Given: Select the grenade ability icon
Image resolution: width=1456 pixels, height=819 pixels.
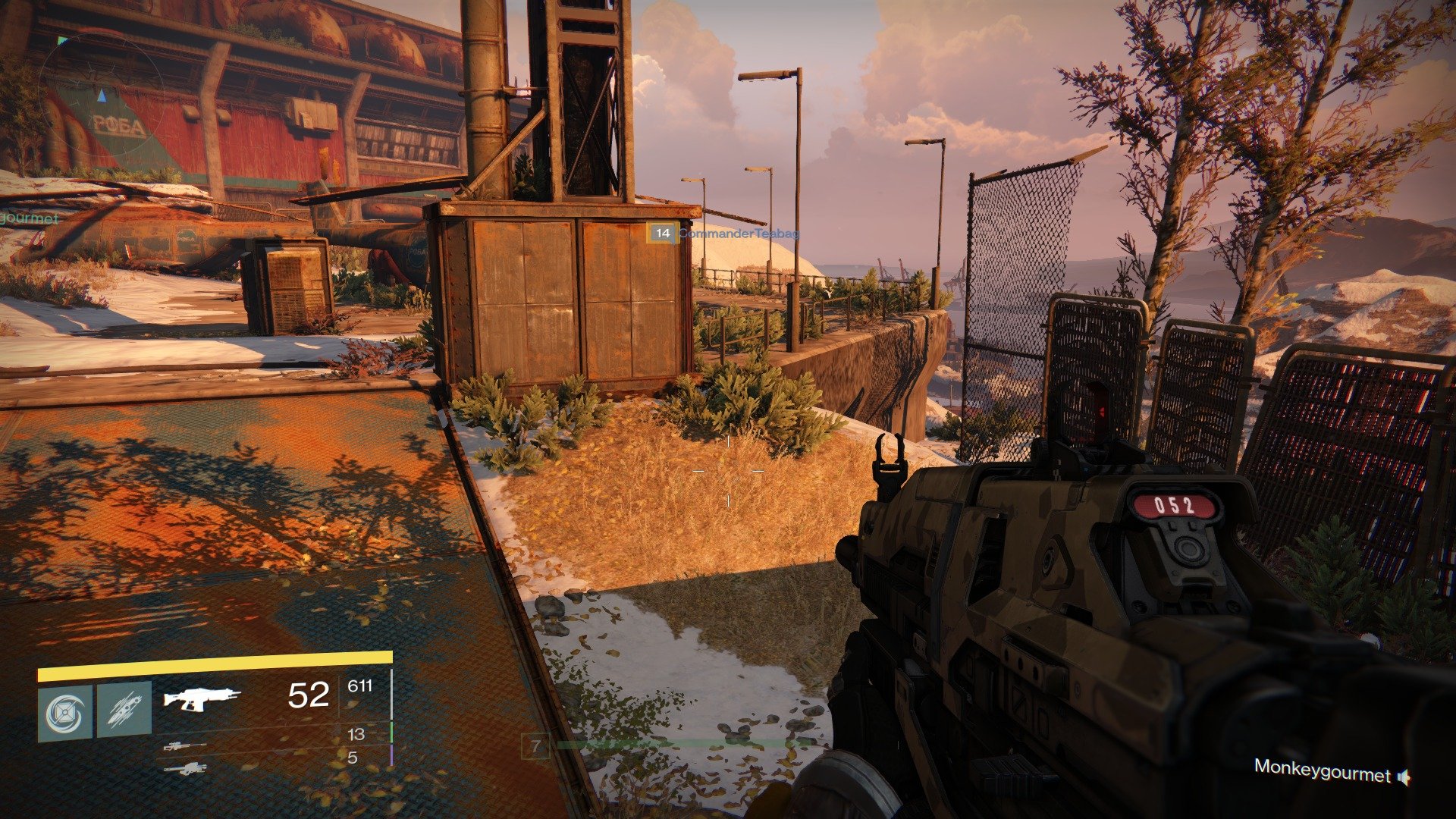Looking at the screenshot, I should coord(65,713).
